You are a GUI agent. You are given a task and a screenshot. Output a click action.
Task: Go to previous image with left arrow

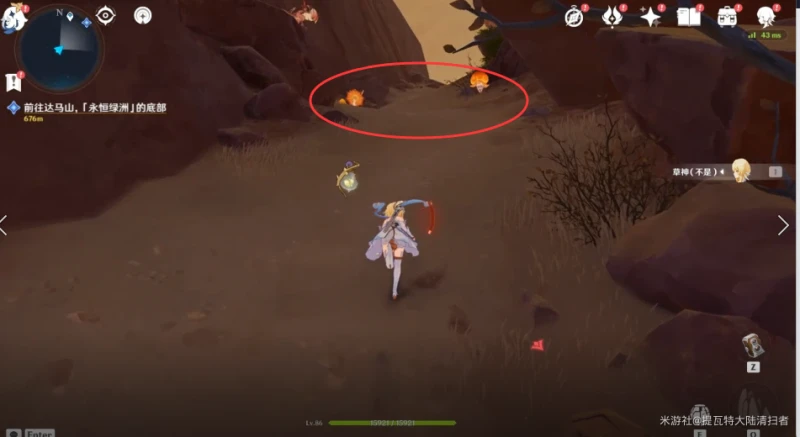pyautogui.click(x=5, y=225)
